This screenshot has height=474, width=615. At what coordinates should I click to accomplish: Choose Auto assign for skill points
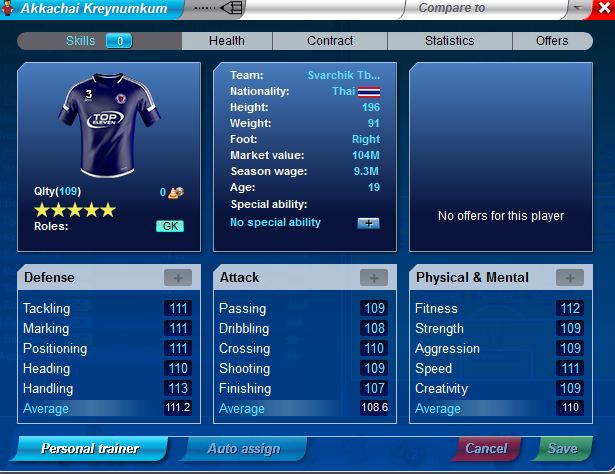[x=244, y=448]
